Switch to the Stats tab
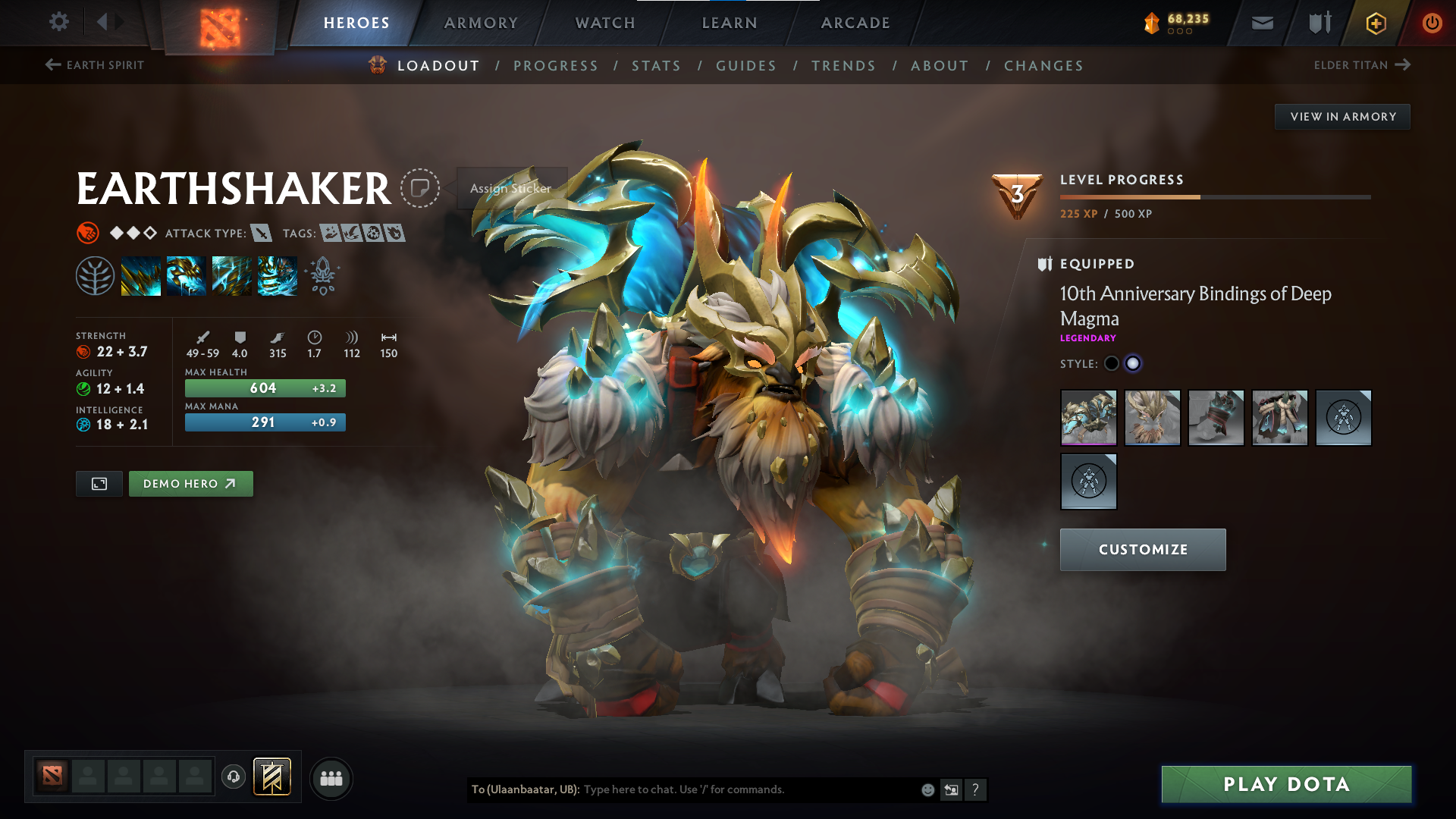 coord(657,66)
